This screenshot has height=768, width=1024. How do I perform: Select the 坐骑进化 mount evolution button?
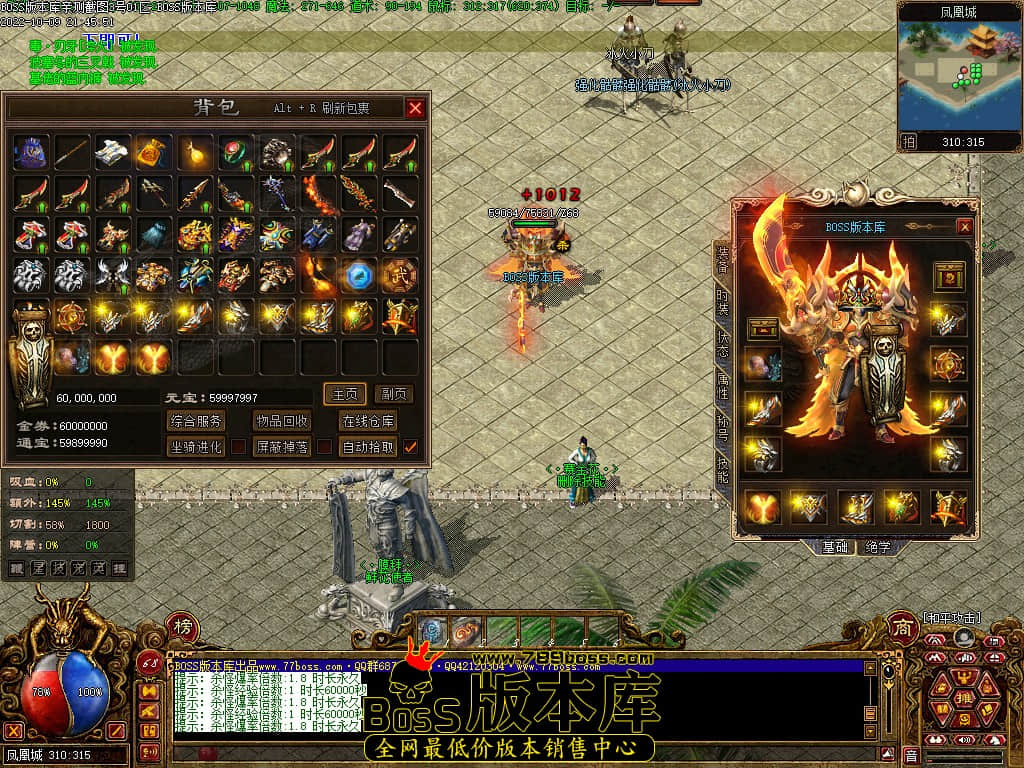(195, 447)
